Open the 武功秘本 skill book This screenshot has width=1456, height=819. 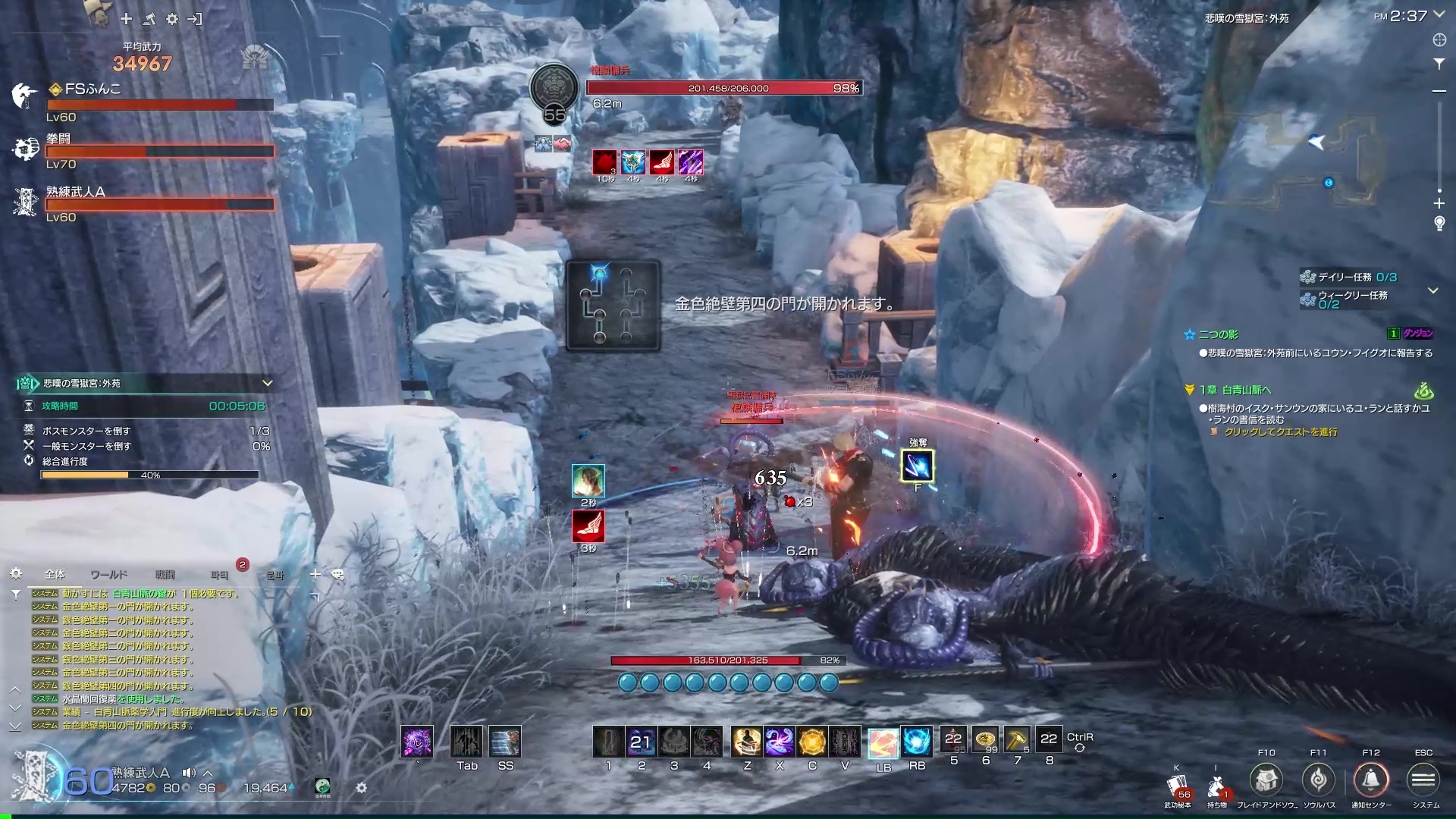pyautogui.click(x=1178, y=788)
